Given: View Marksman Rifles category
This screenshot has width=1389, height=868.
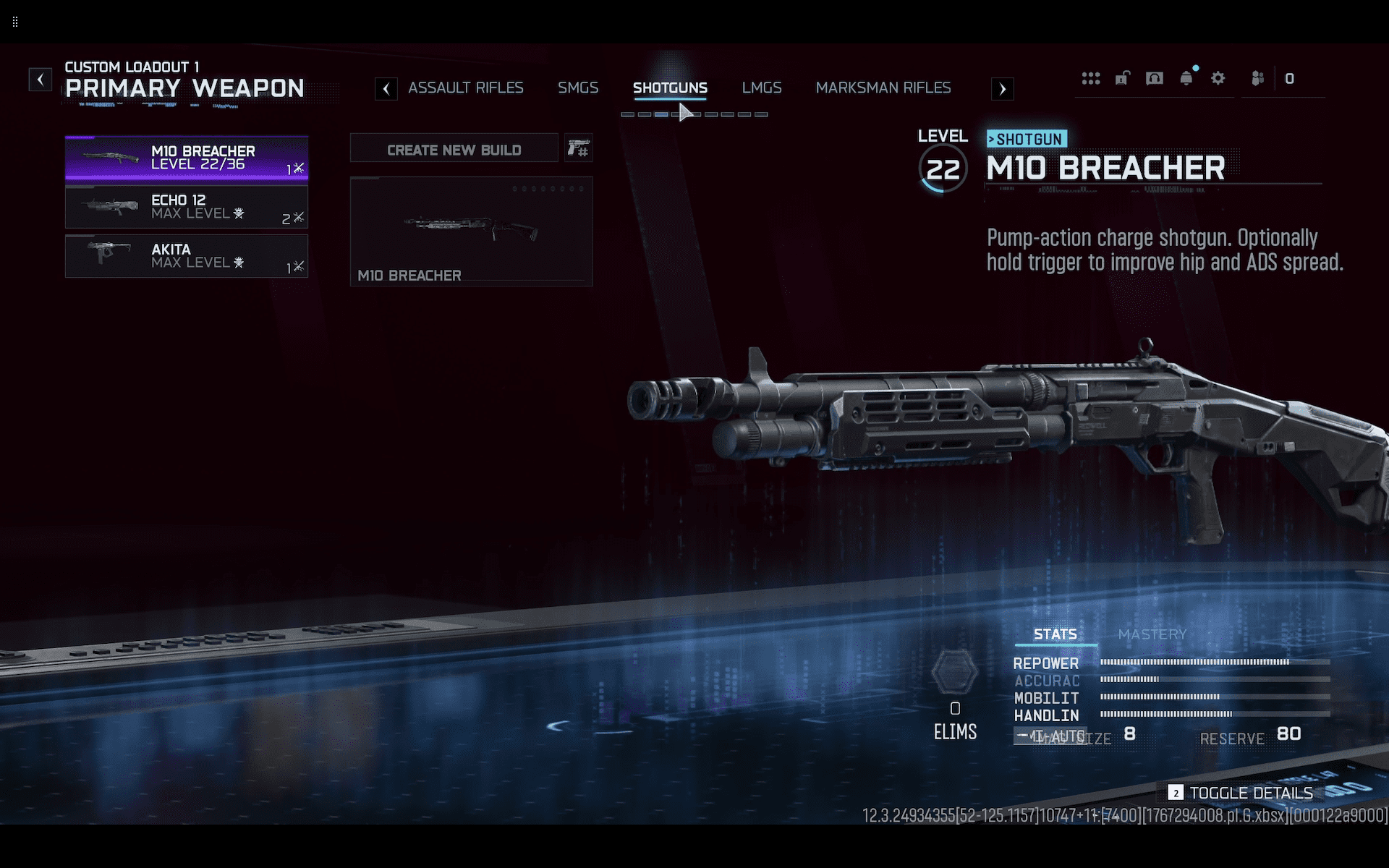Looking at the screenshot, I should pyautogui.click(x=883, y=88).
